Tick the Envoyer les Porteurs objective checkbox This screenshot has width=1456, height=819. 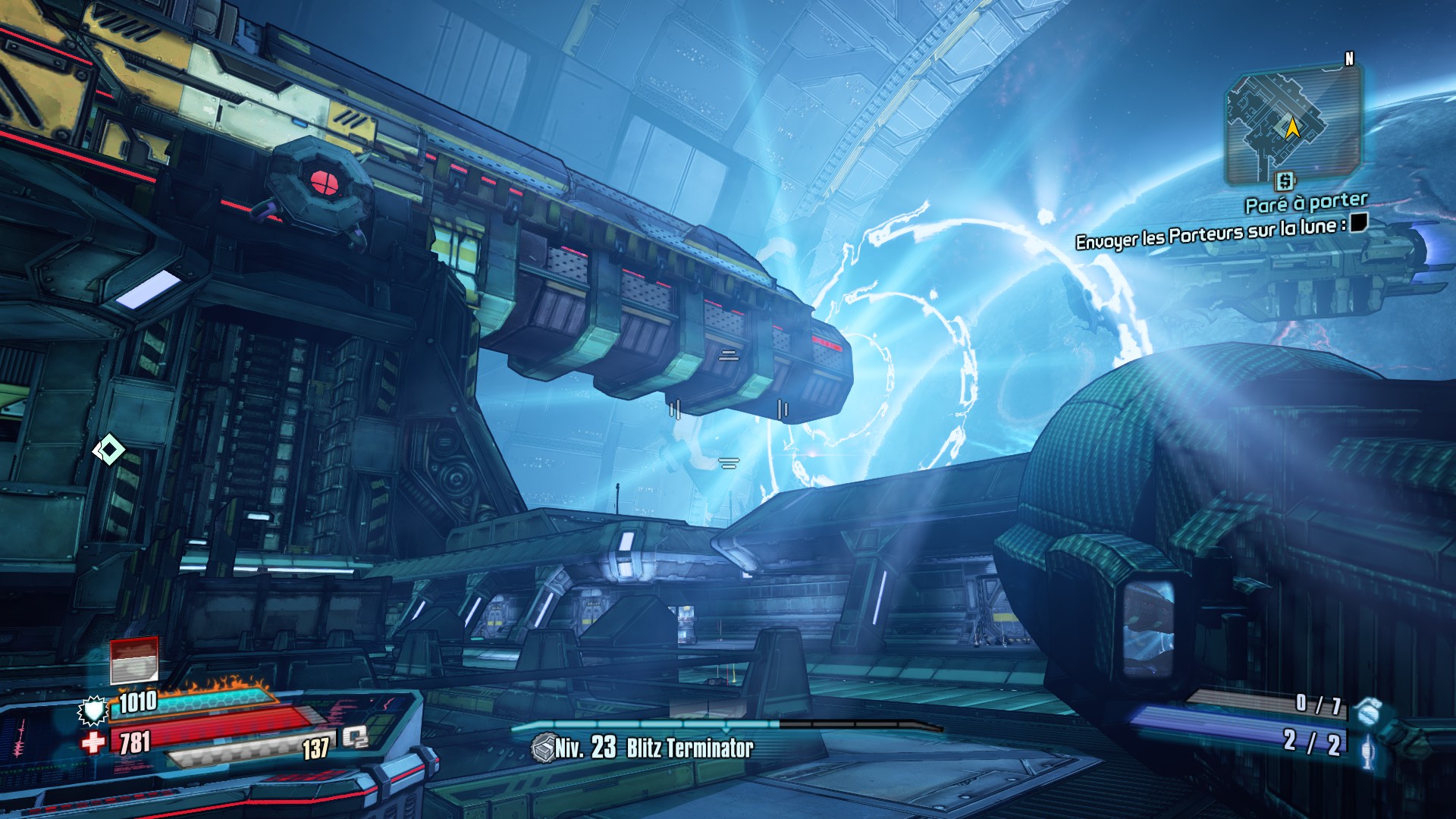1359,222
